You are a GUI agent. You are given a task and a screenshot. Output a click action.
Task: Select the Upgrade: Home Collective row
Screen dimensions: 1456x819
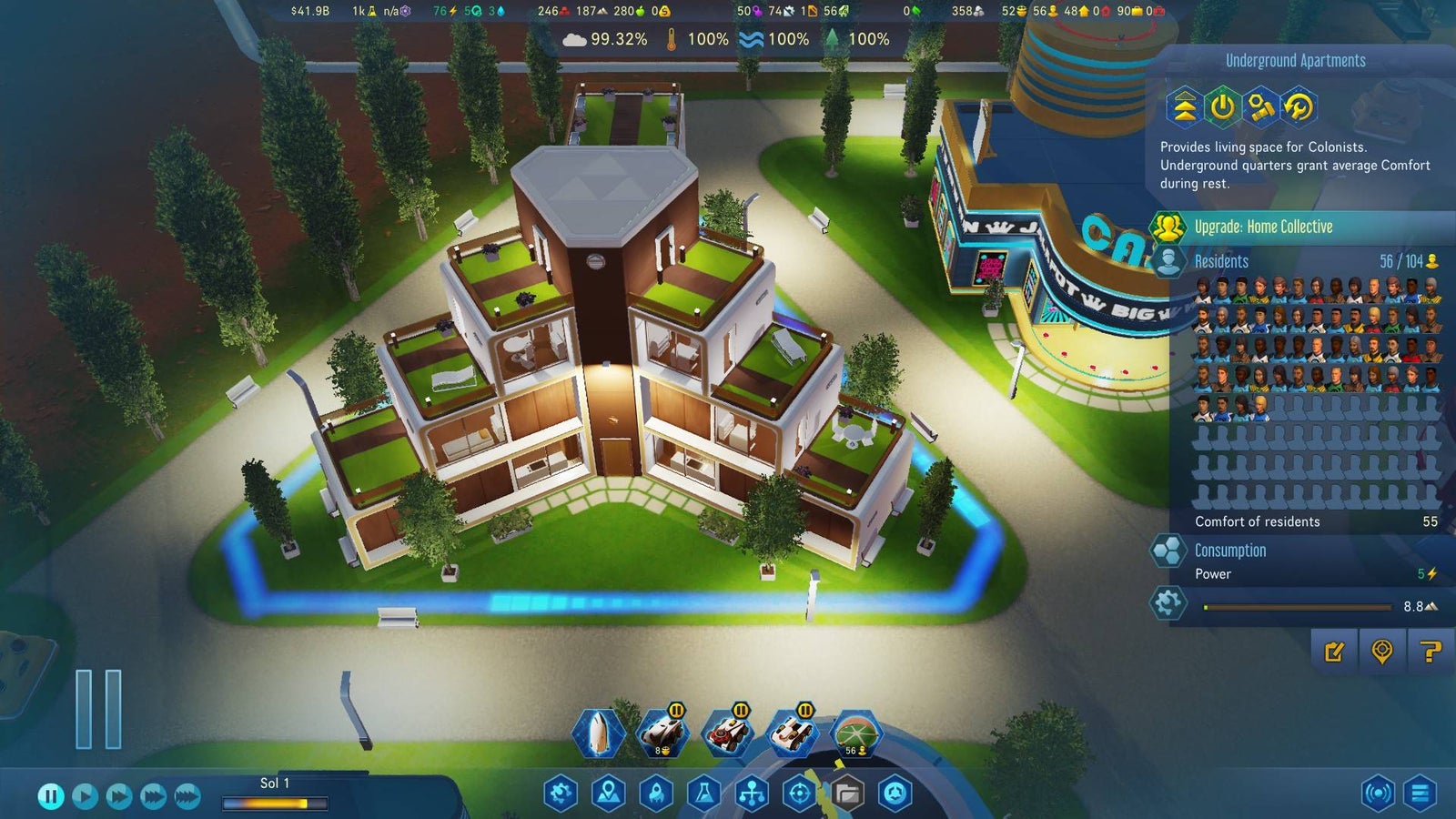(x=1263, y=227)
